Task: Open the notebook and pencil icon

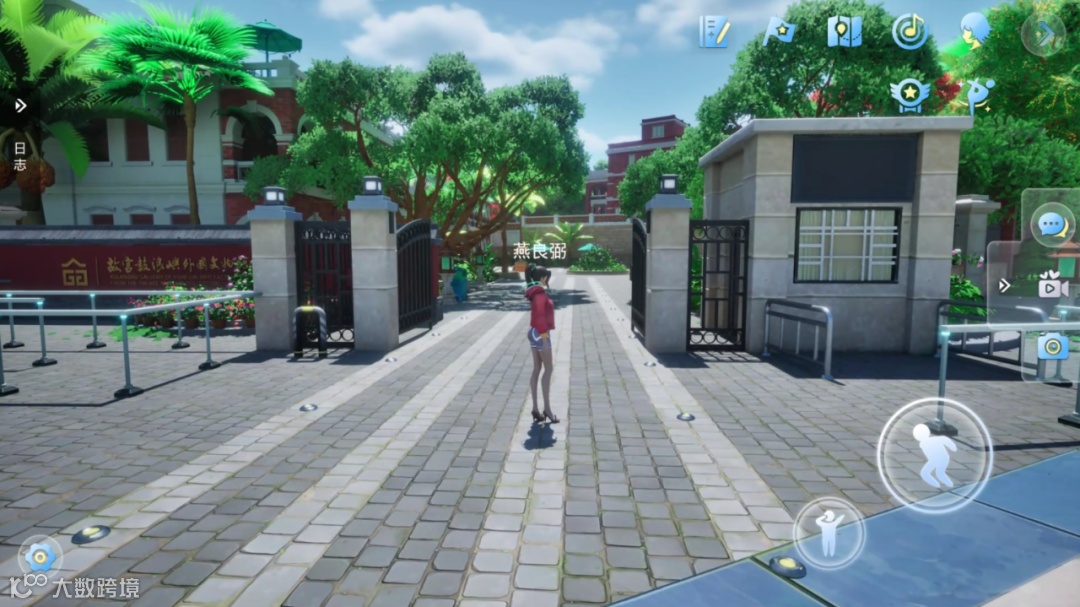Action: pyautogui.click(x=714, y=32)
